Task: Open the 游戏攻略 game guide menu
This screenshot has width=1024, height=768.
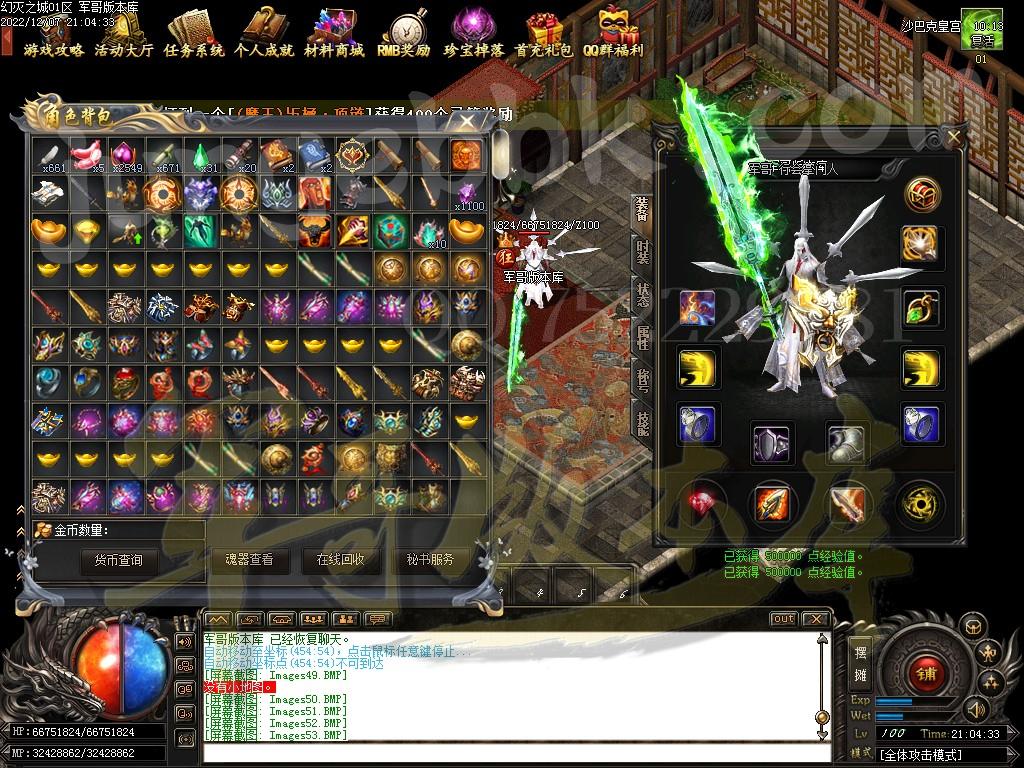Action: pos(53,34)
